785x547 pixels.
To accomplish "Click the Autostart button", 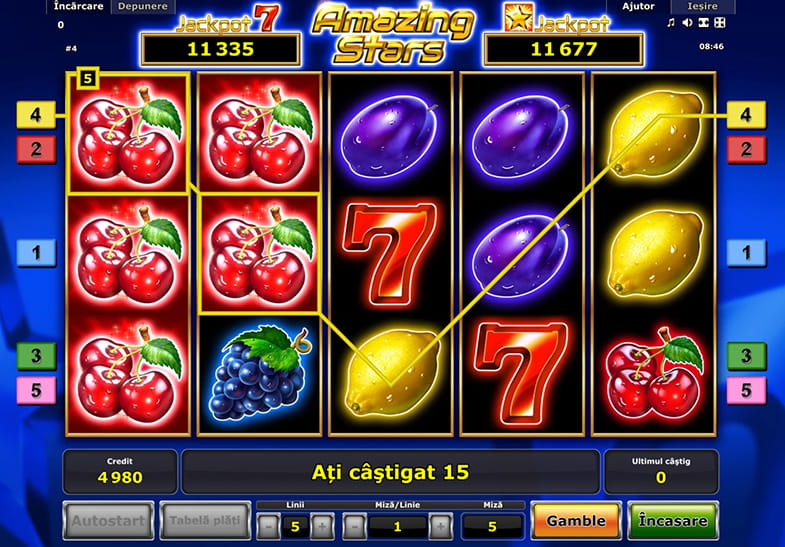I will coord(108,521).
